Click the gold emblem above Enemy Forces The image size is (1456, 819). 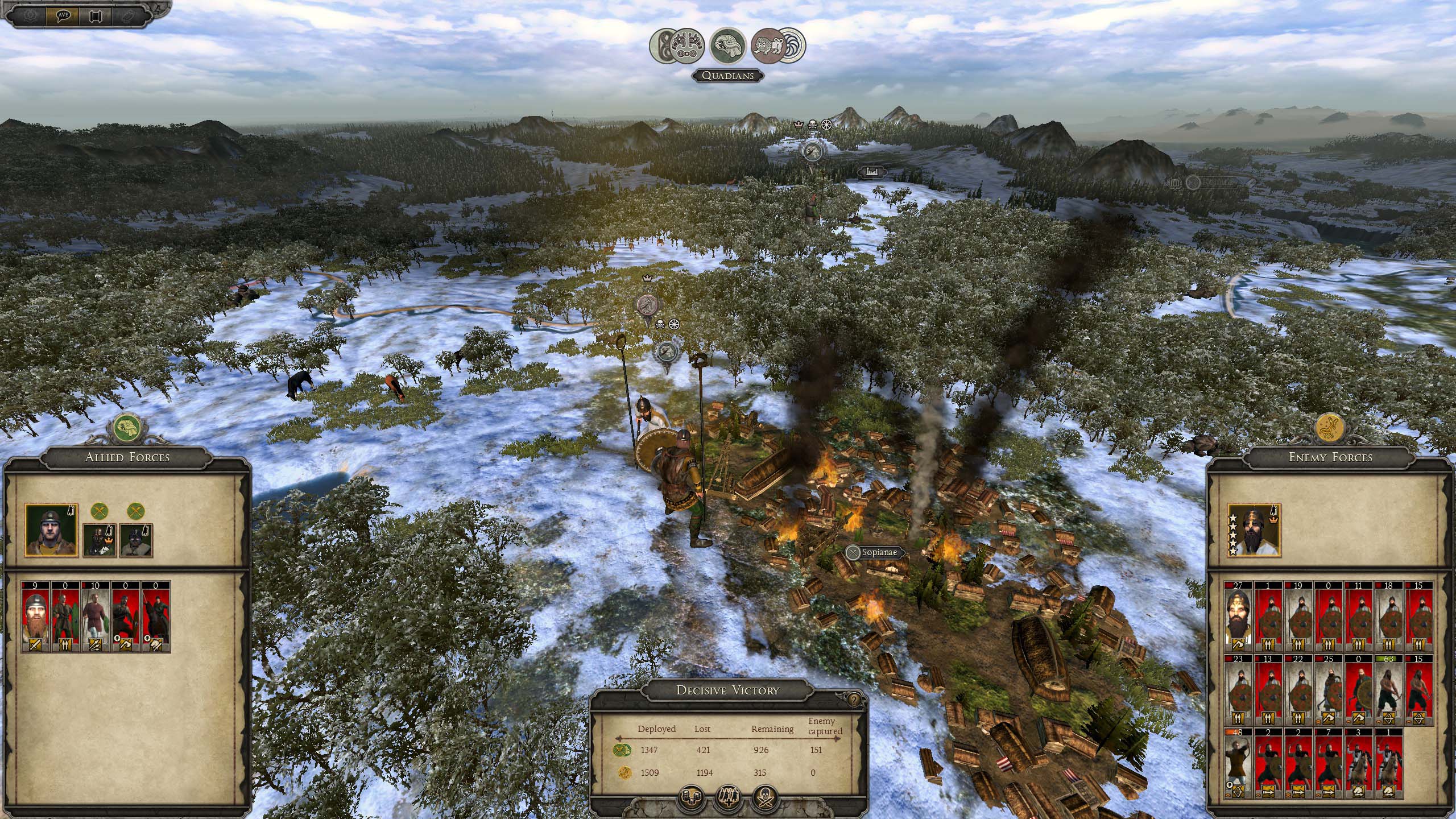click(x=1330, y=428)
